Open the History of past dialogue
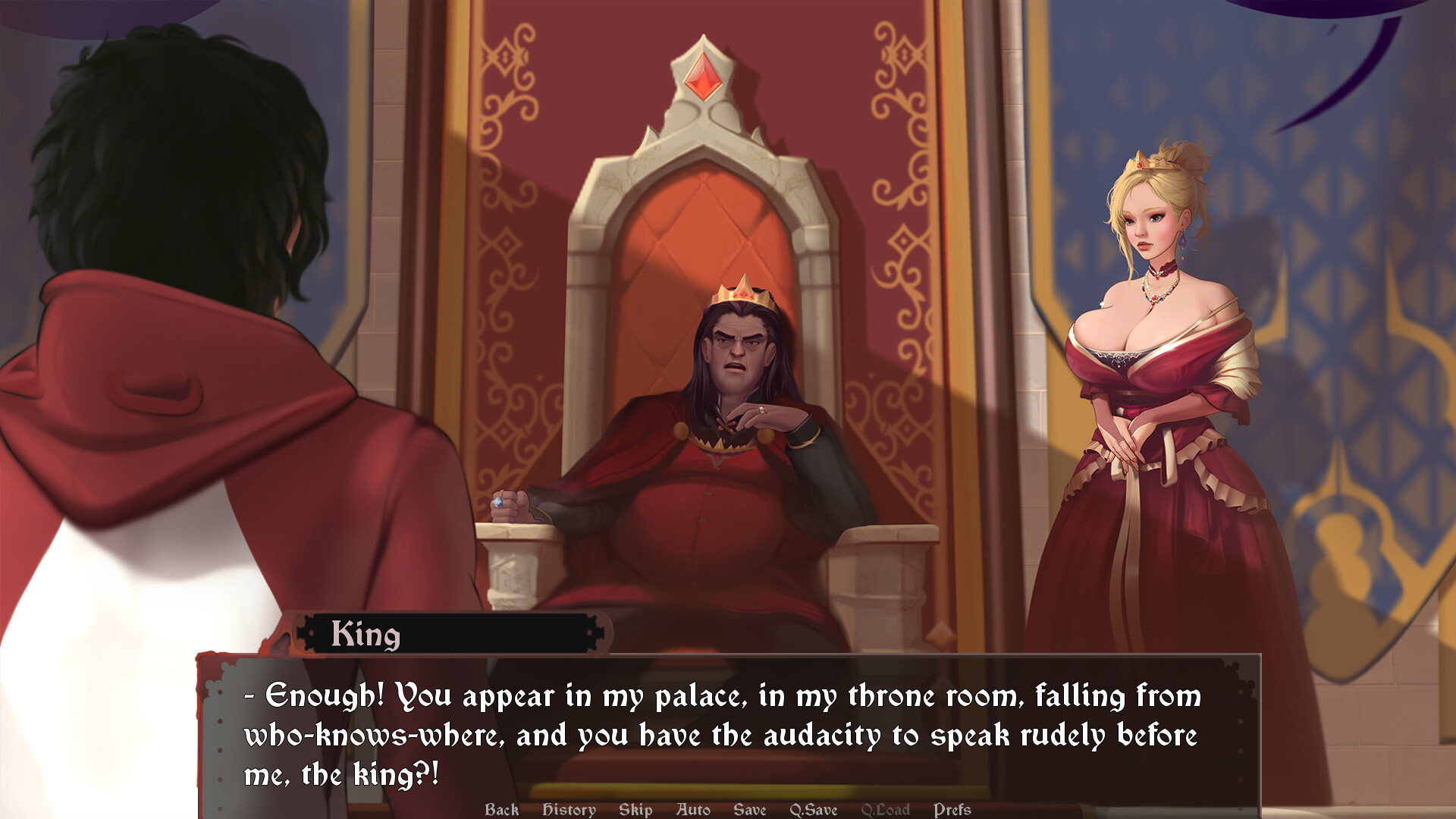 point(568,809)
